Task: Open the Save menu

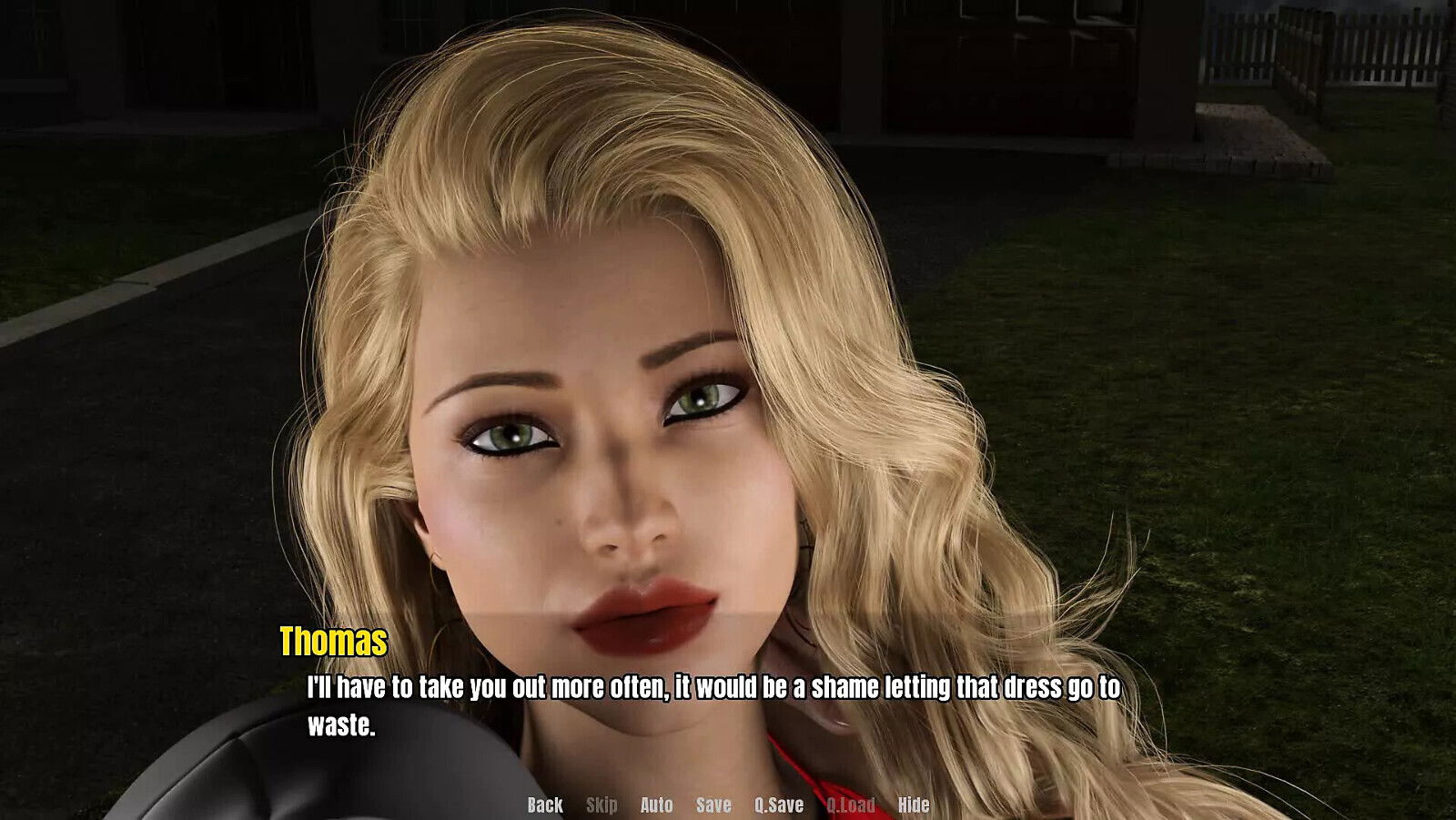Action: click(713, 805)
